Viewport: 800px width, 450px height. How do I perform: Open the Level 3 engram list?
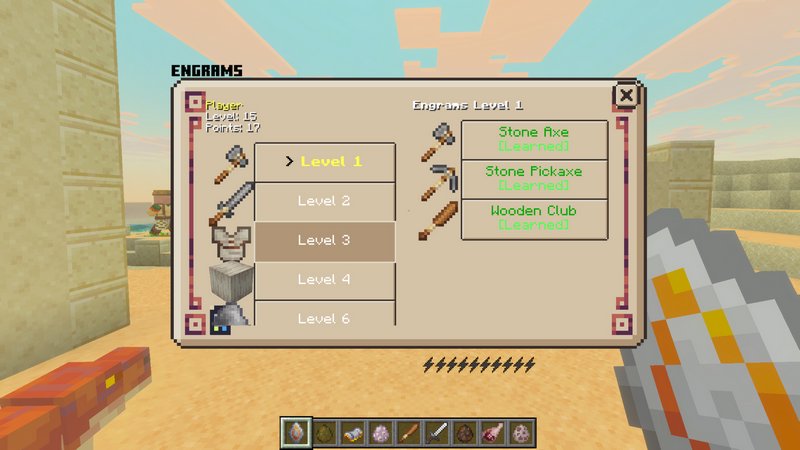click(325, 241)
